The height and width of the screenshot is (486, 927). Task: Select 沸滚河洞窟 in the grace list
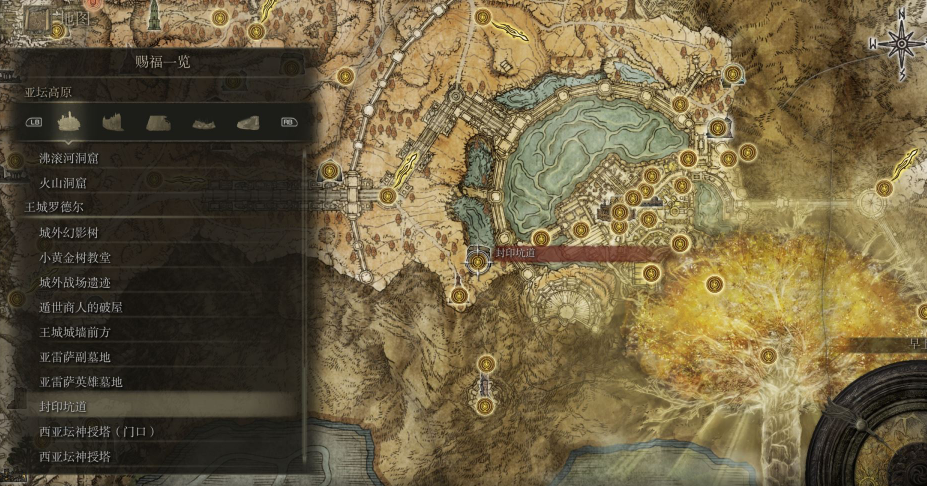76,158
